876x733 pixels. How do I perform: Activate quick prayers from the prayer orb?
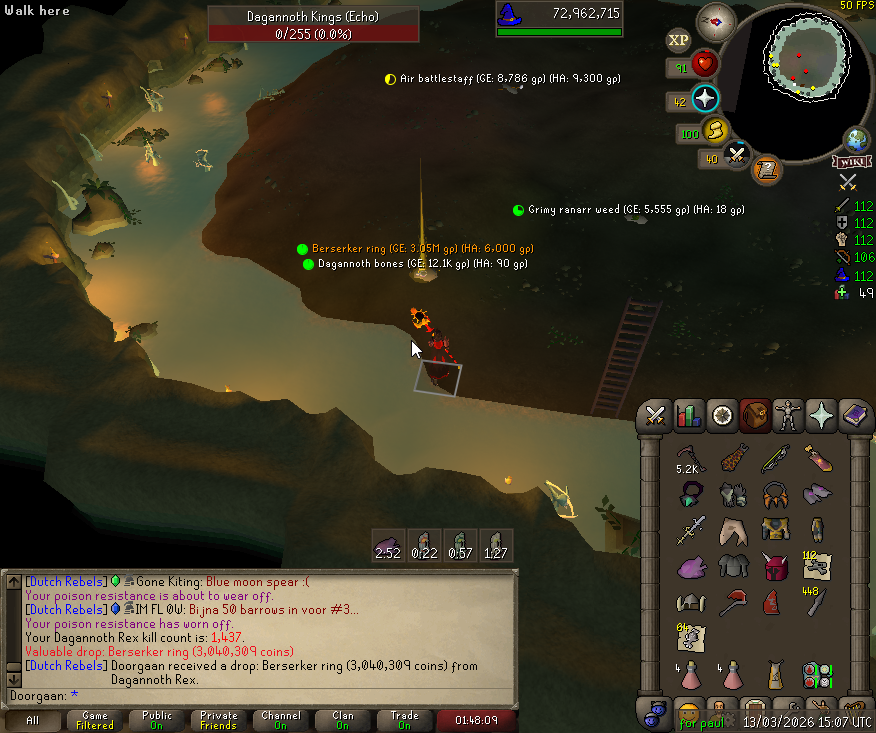click(705, 99)
